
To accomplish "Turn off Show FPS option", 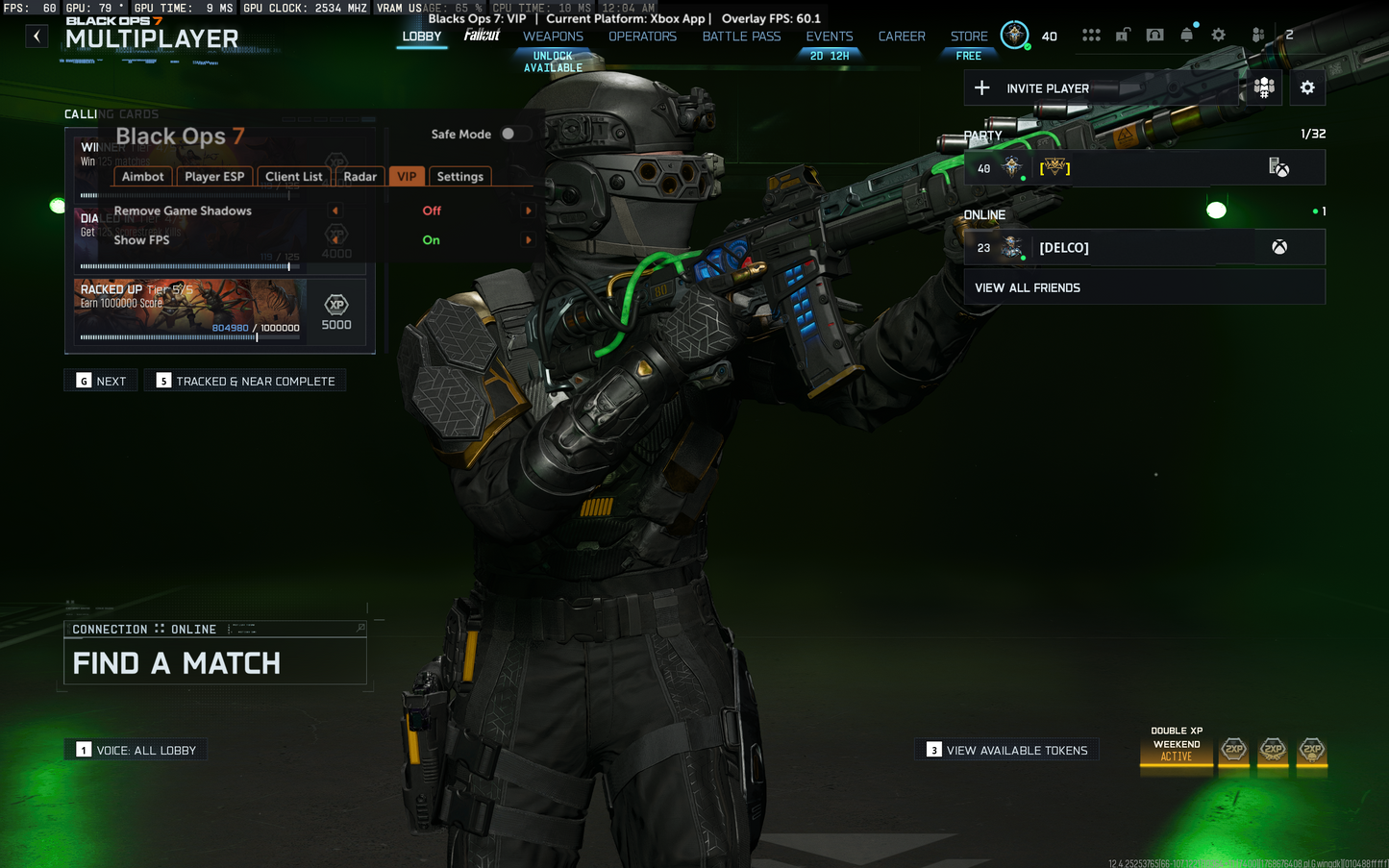I will [527, 239].
